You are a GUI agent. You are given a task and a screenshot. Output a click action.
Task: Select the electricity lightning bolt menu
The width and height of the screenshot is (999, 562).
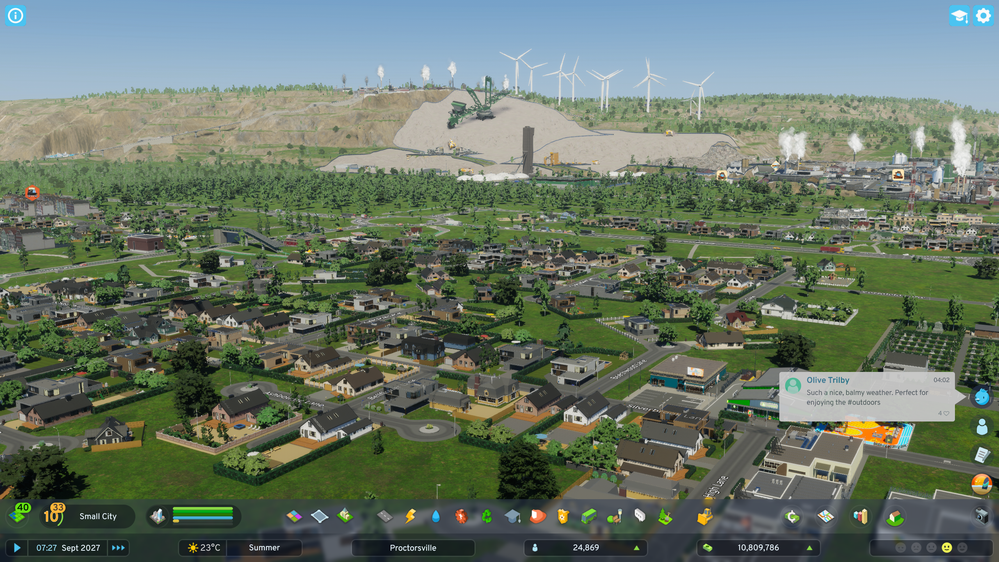coord(410,516)
